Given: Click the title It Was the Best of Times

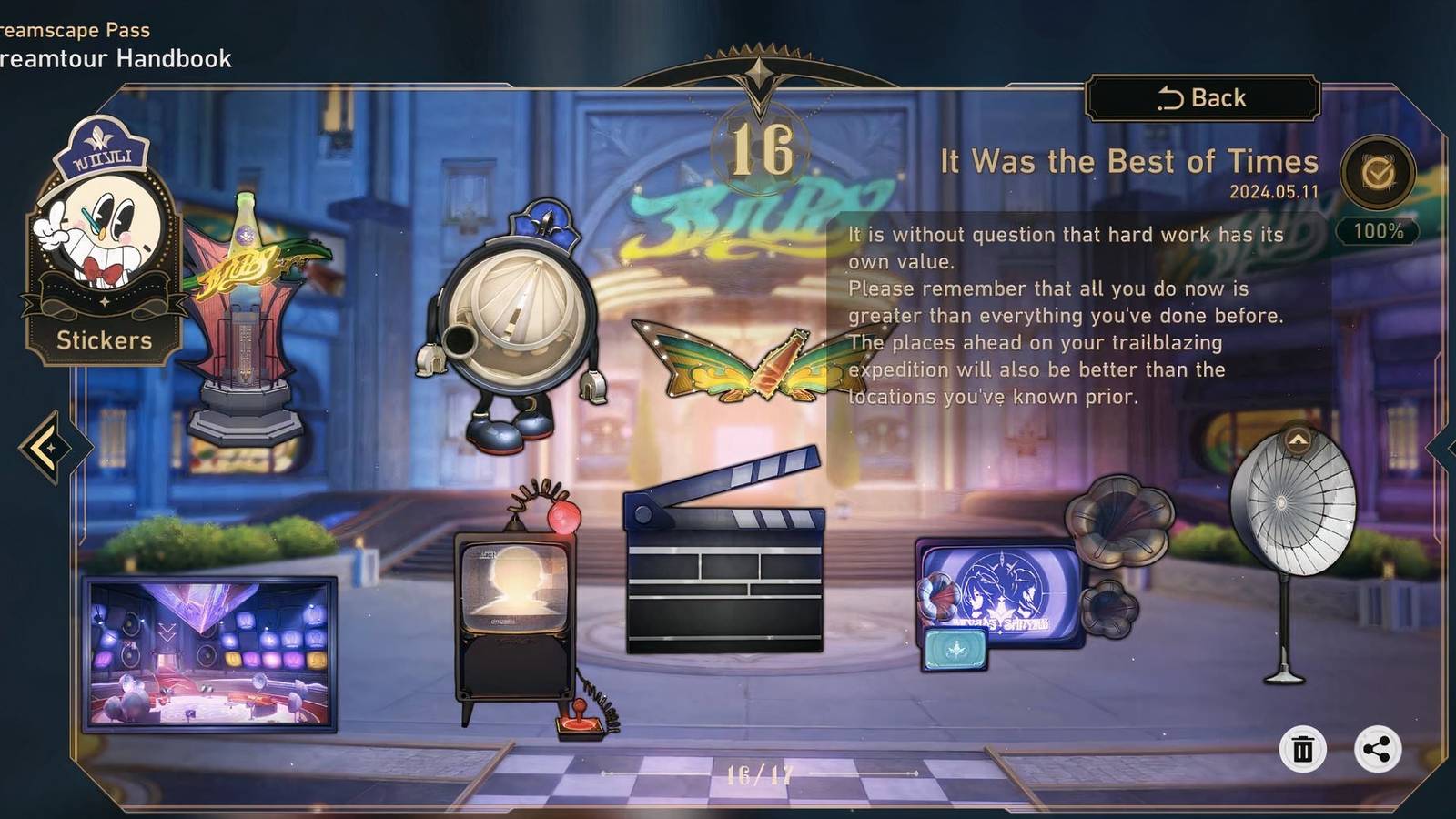Looking at the screenshot, I should tap(1128, 162).
